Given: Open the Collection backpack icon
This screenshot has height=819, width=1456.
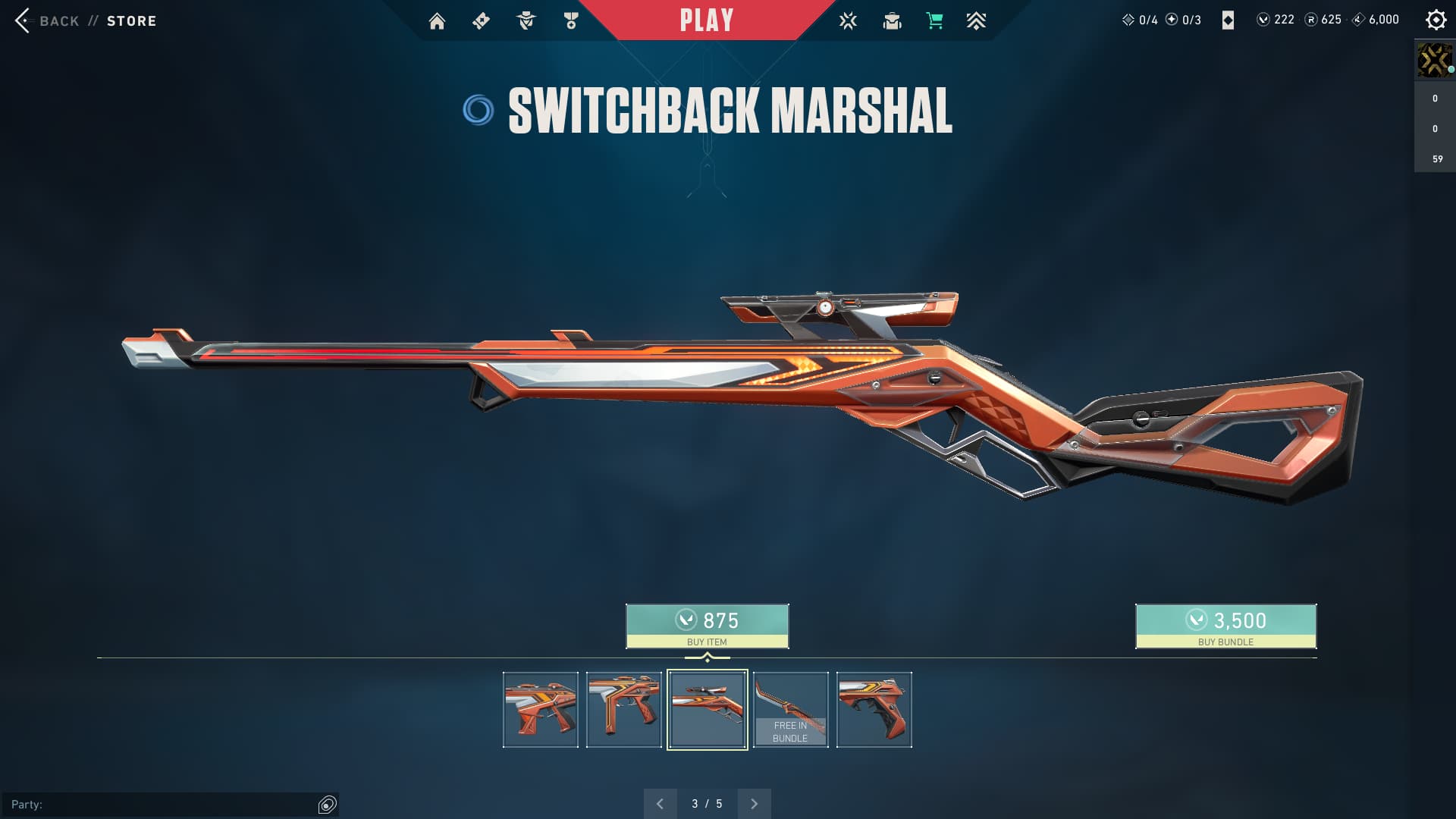Looking at the screenshot, I should click(892, 21).
